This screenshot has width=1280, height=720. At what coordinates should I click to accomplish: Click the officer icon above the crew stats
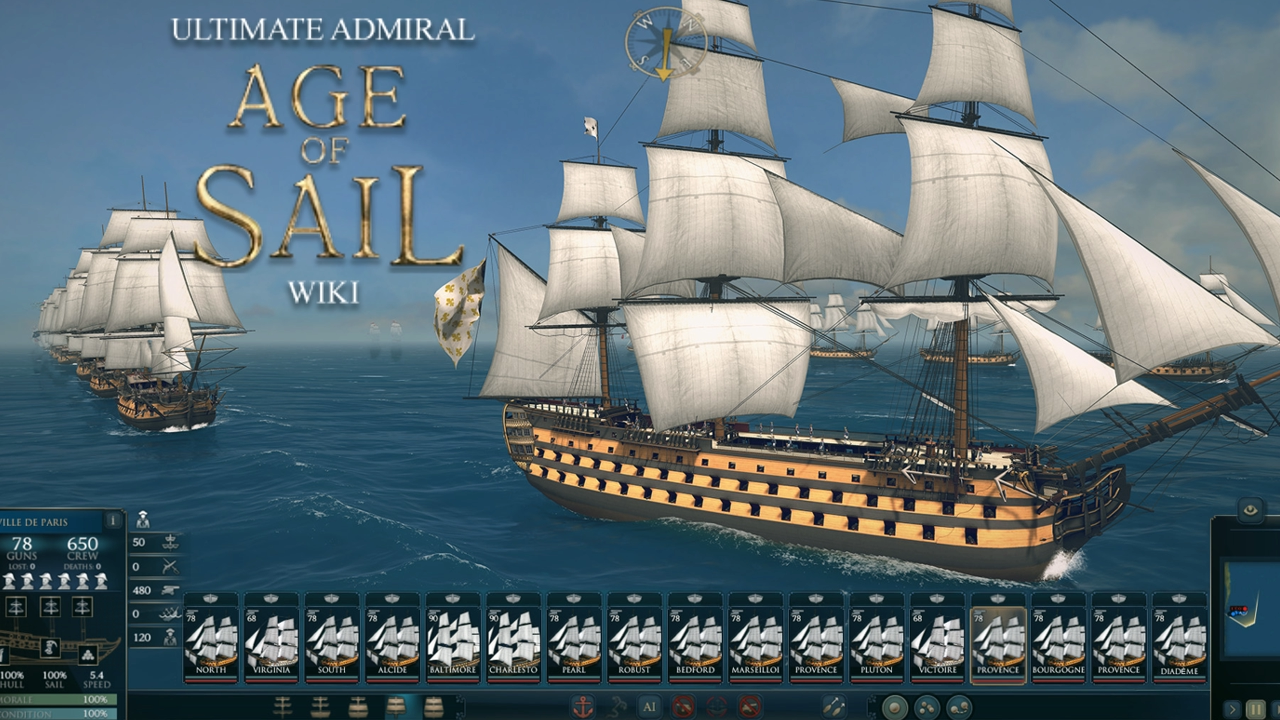click(x=142, y=521)
